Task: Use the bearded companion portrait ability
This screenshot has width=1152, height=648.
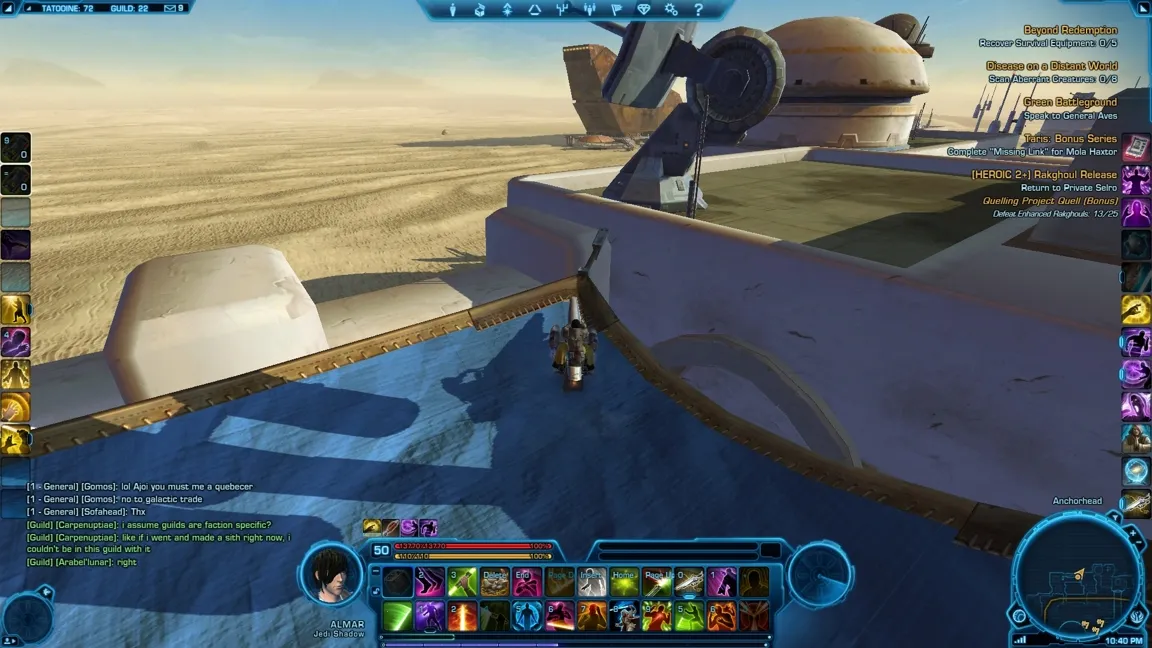Action: (1135, 439)
